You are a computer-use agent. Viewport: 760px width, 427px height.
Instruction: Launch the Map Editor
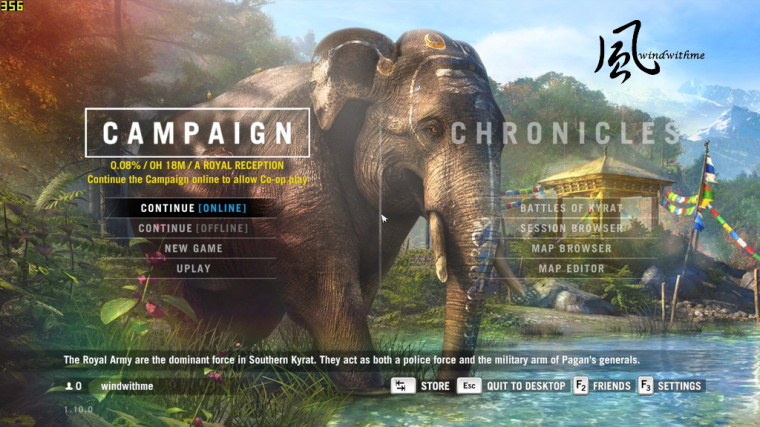click(571, 268)
